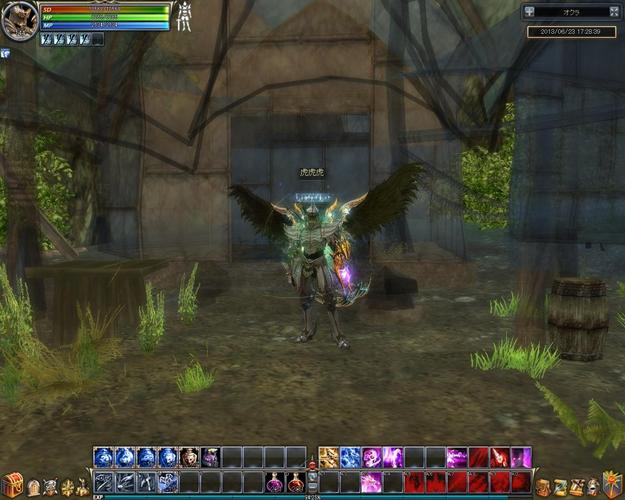Click the location name panel labeled オクラ
625x500 pixels.
click(571, 12)
